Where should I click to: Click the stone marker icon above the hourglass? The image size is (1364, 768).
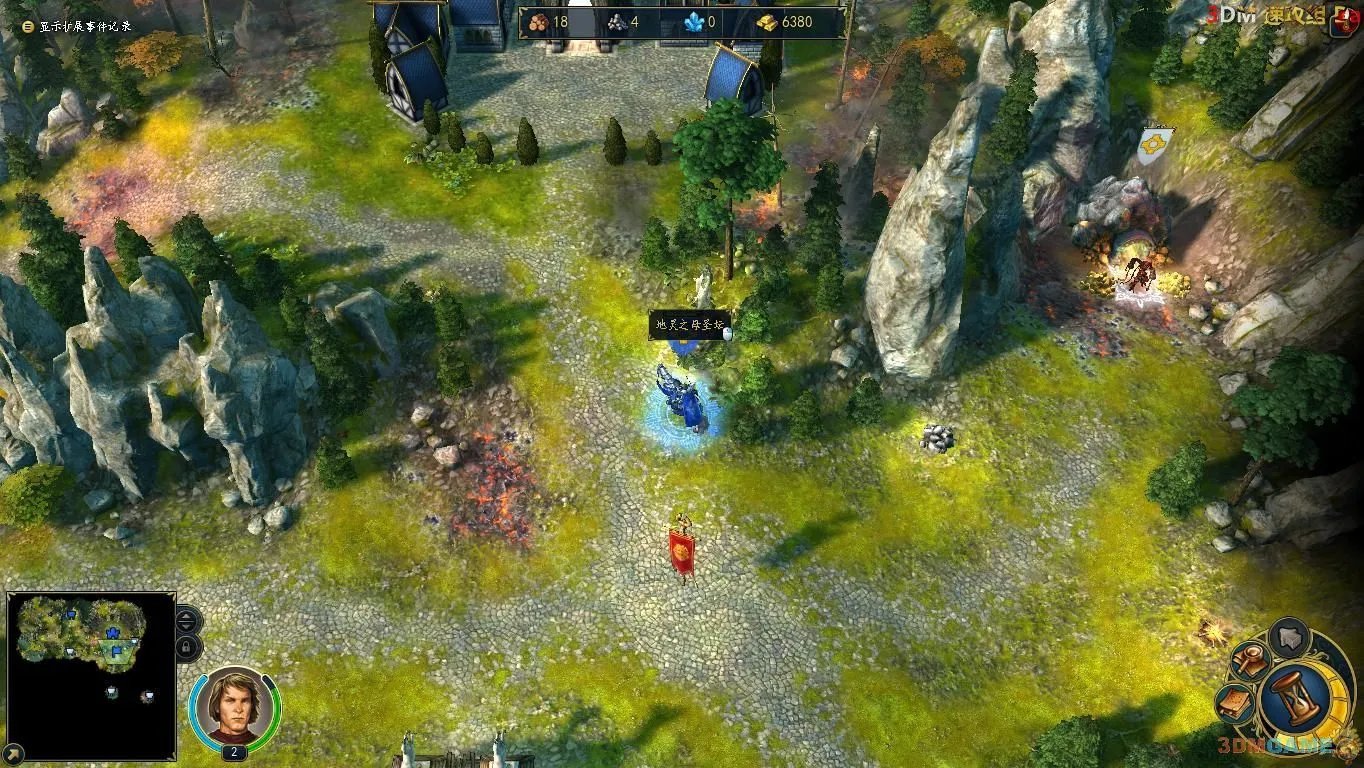tap(1288, 637)
